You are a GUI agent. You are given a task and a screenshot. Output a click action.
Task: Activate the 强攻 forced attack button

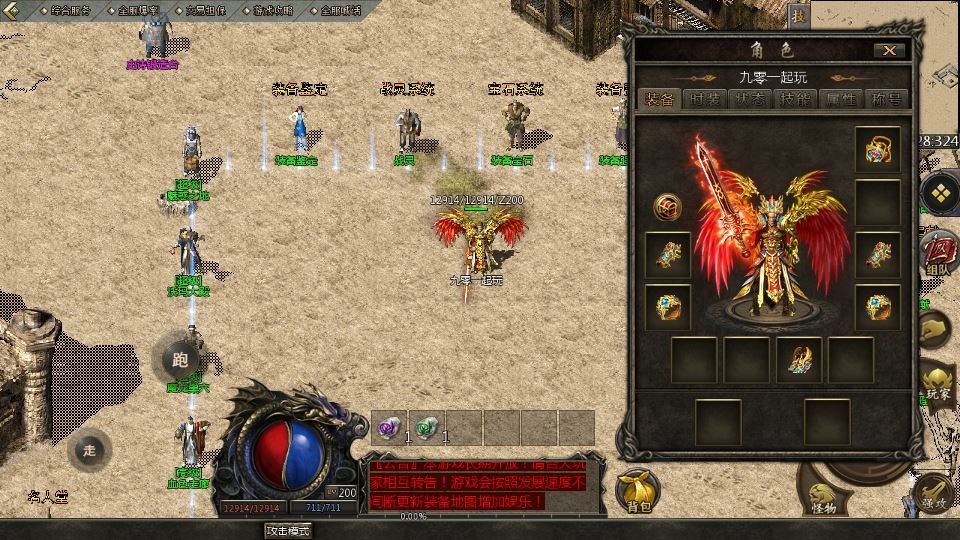click(x=936, y=494)
